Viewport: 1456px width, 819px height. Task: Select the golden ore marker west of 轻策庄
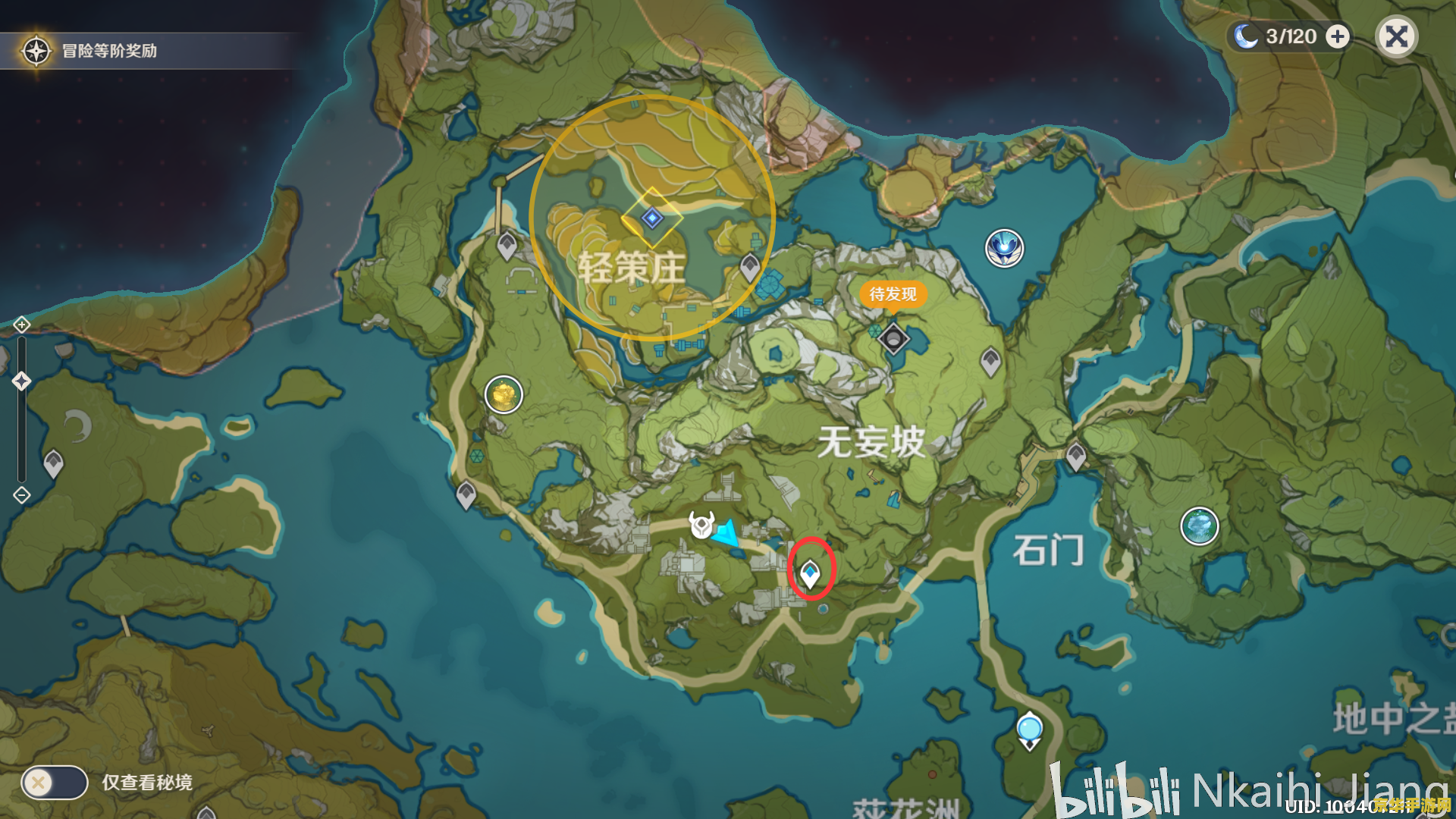pyautogui.click(x=504, y=395)
